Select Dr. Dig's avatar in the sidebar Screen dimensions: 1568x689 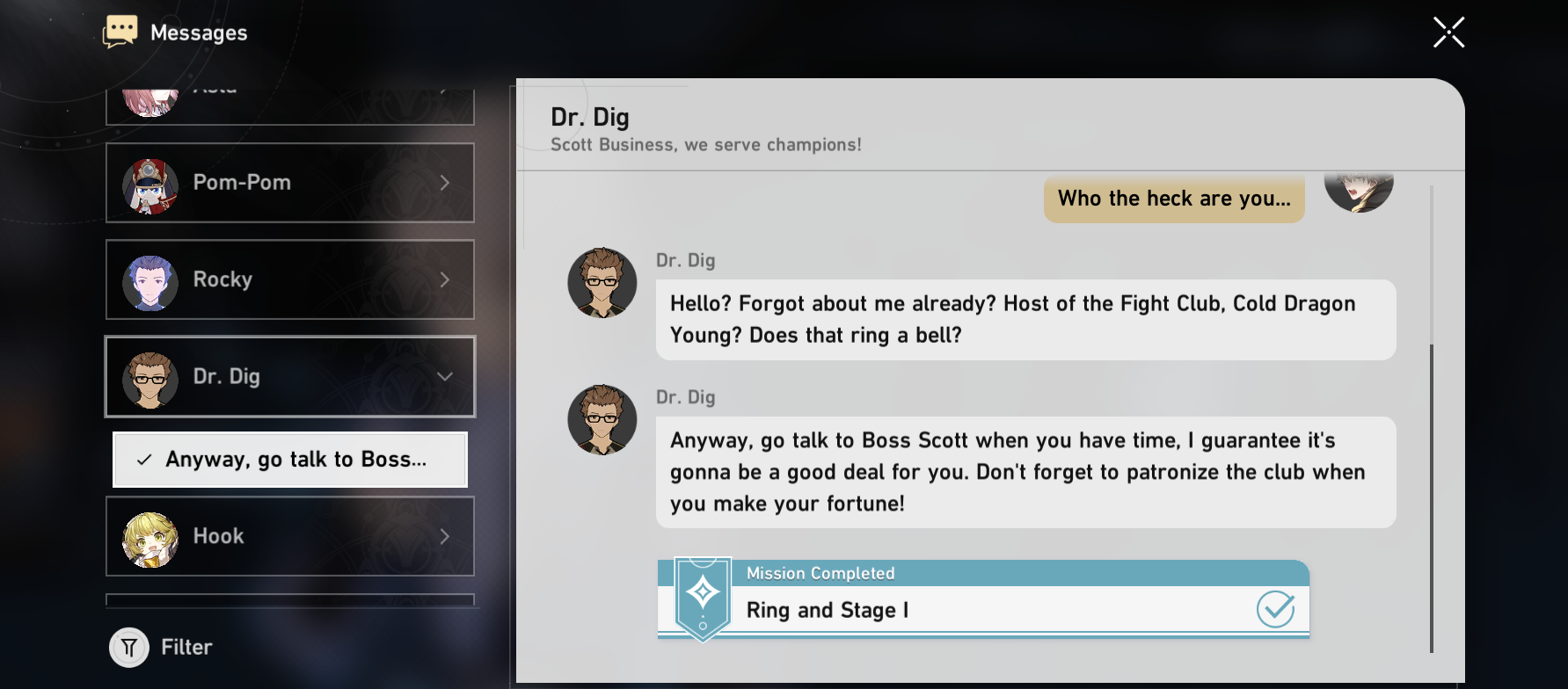(x=150, y=376)
